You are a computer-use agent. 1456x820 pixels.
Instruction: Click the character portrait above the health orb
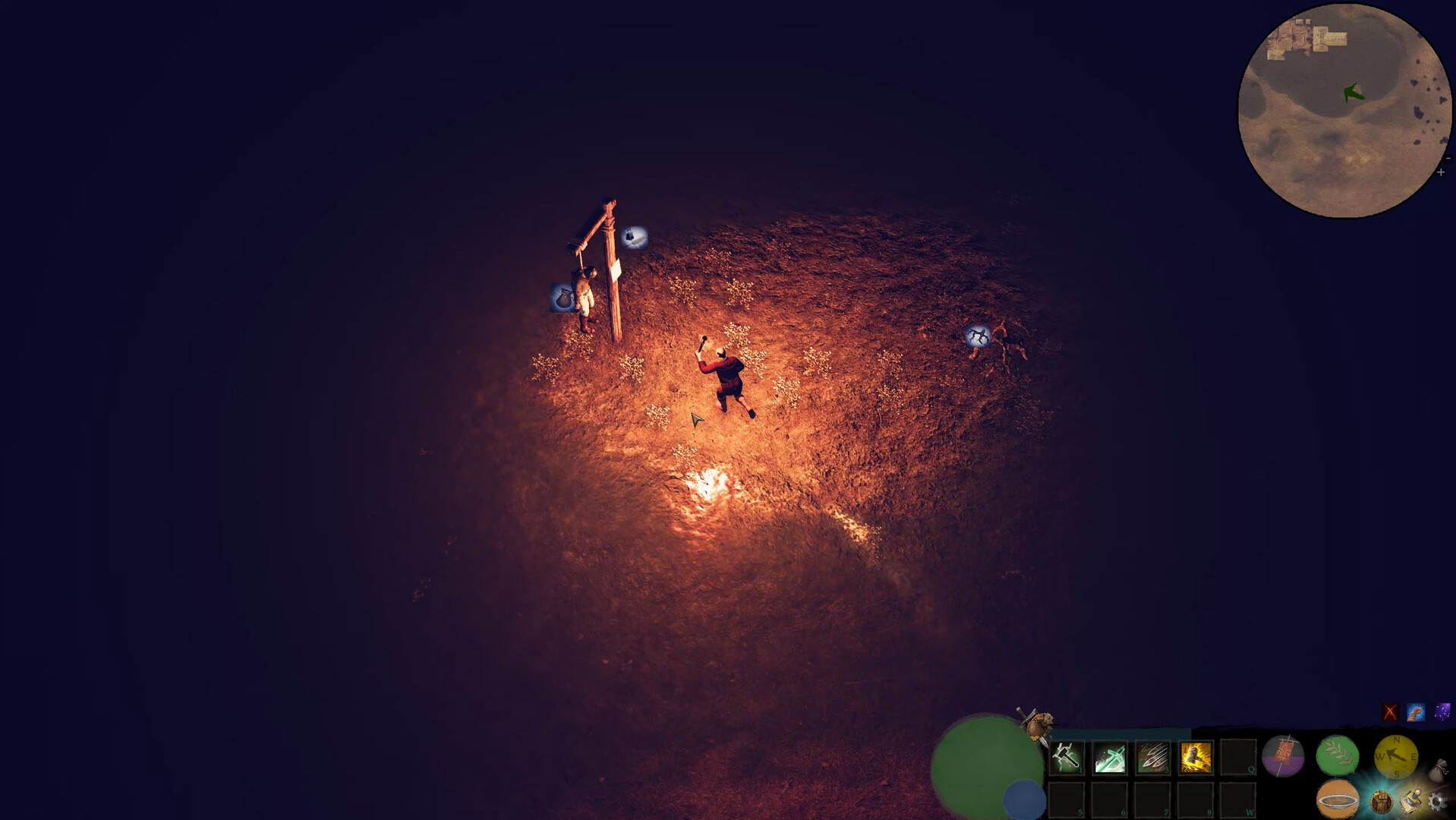click(x=1037, y=723)
